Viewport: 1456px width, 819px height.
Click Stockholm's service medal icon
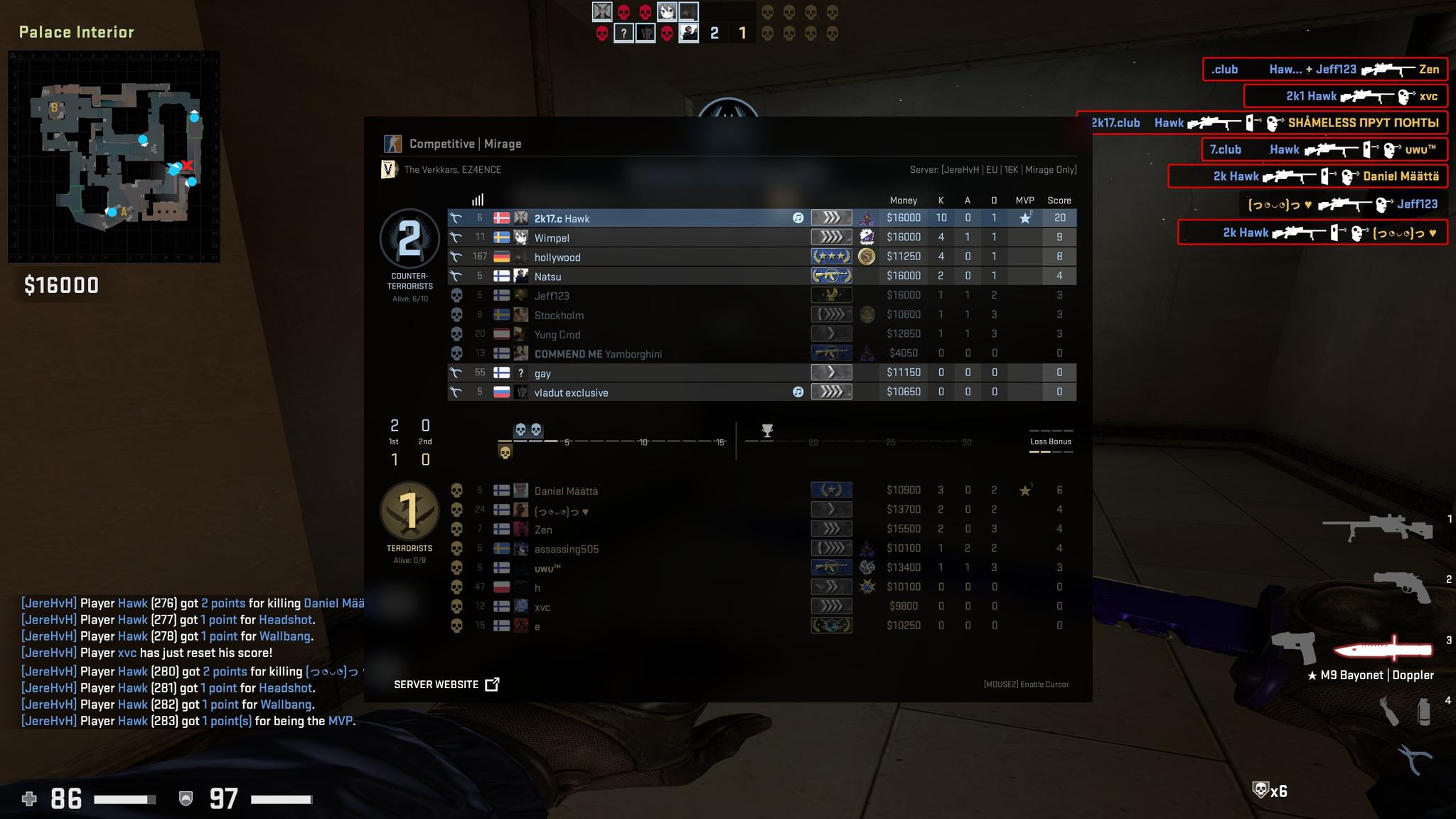(867, 314)
